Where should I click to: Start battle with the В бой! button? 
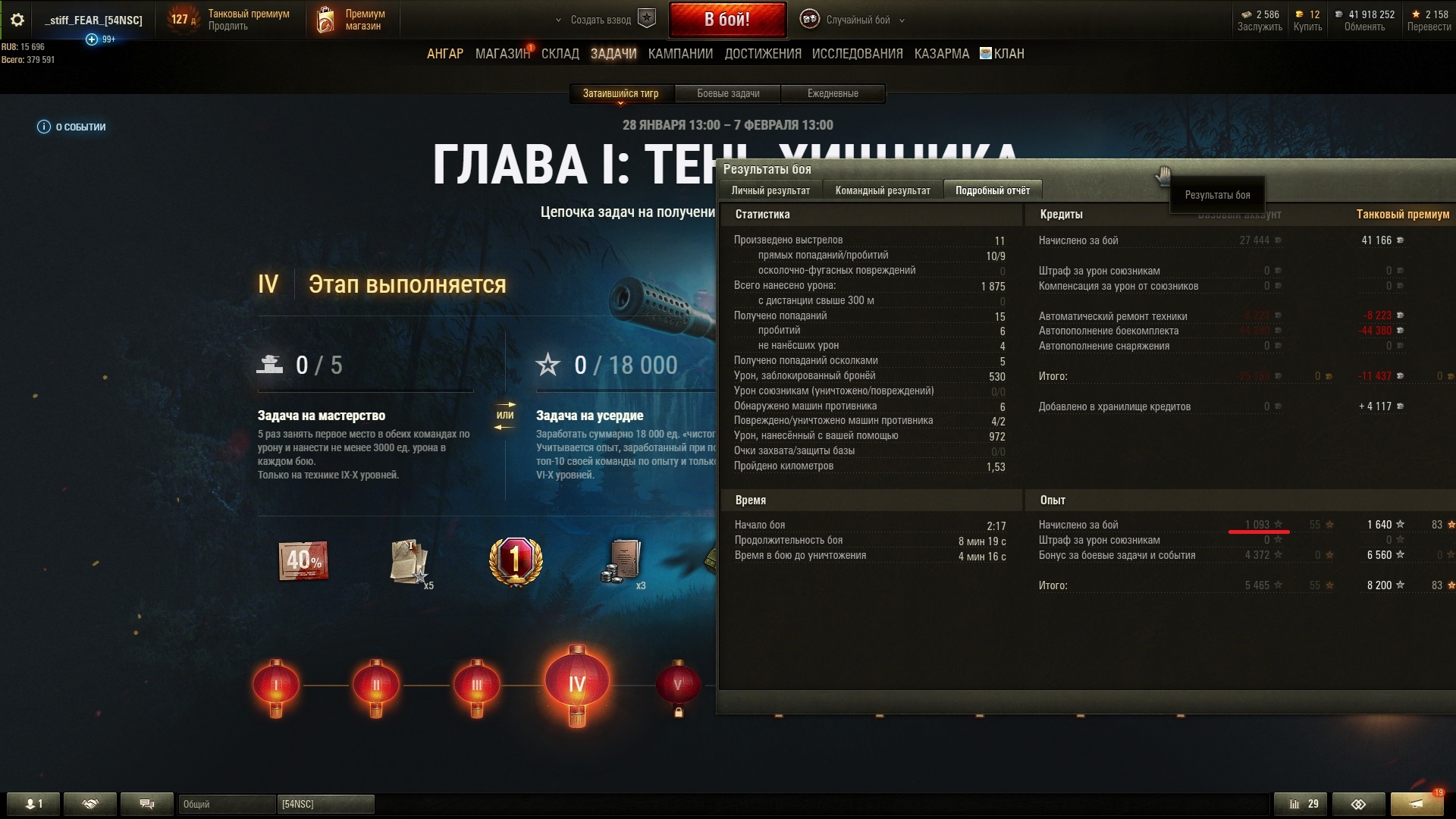click(726, 20)
